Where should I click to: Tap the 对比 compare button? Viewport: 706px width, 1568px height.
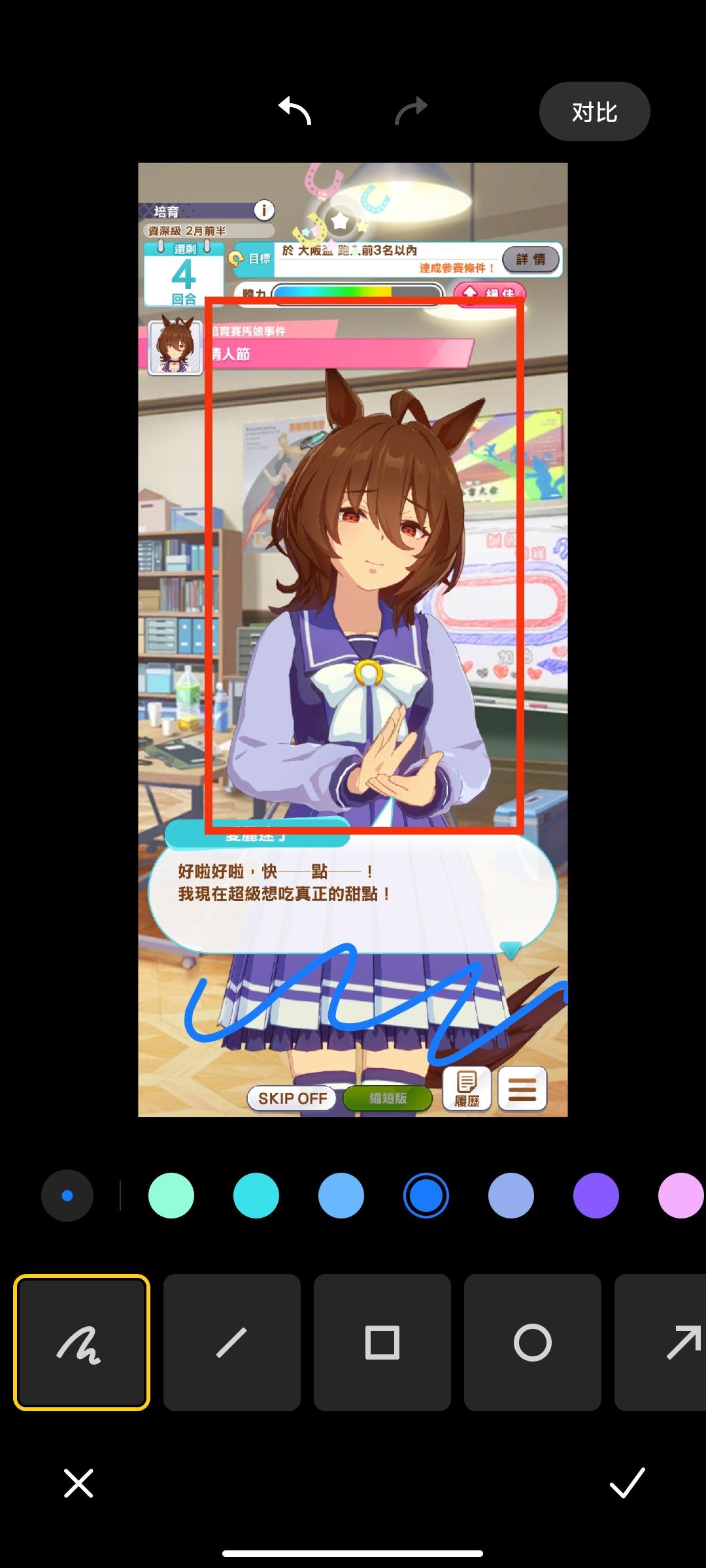(594, 112)
